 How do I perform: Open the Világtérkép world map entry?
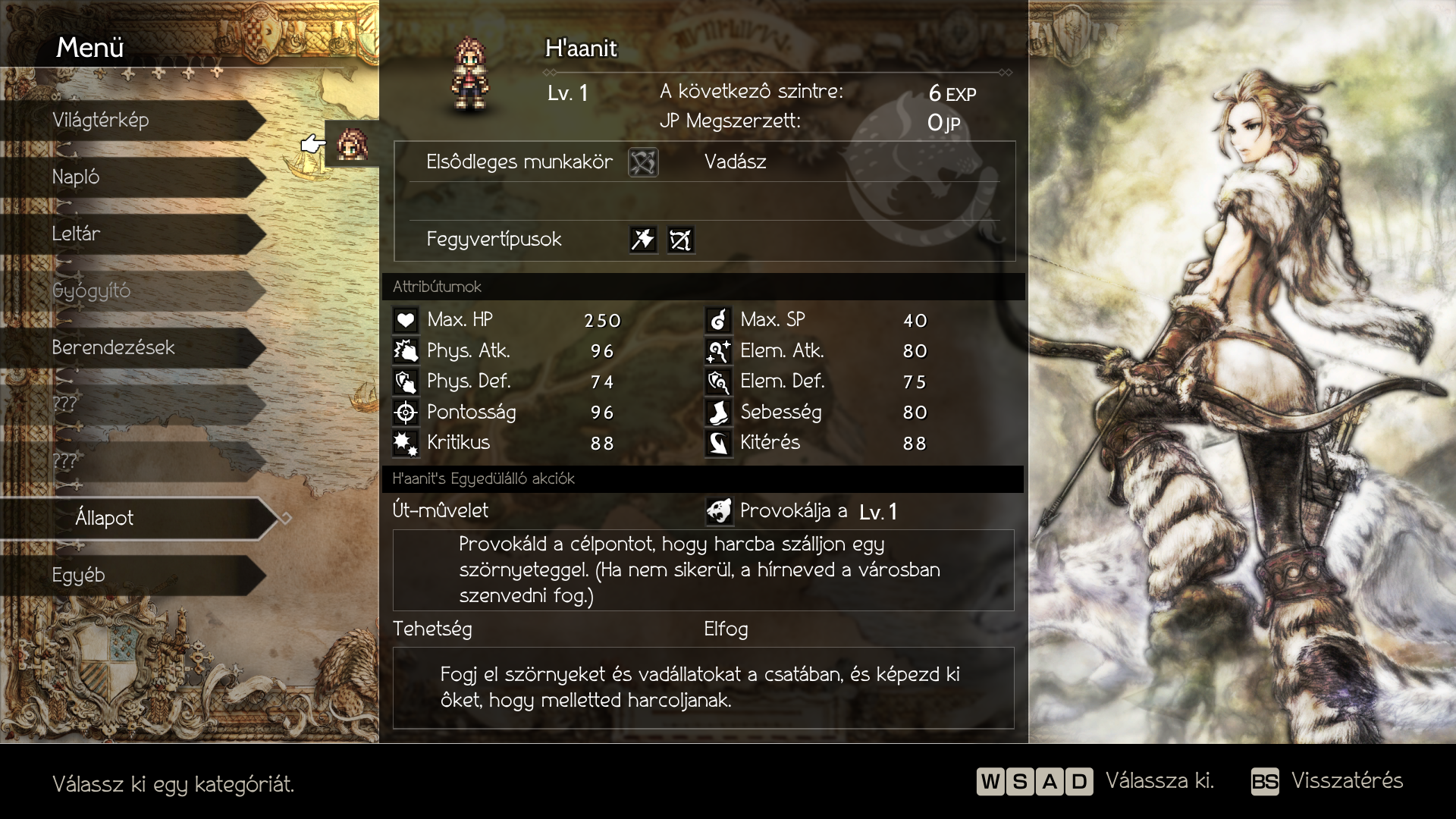133,121
